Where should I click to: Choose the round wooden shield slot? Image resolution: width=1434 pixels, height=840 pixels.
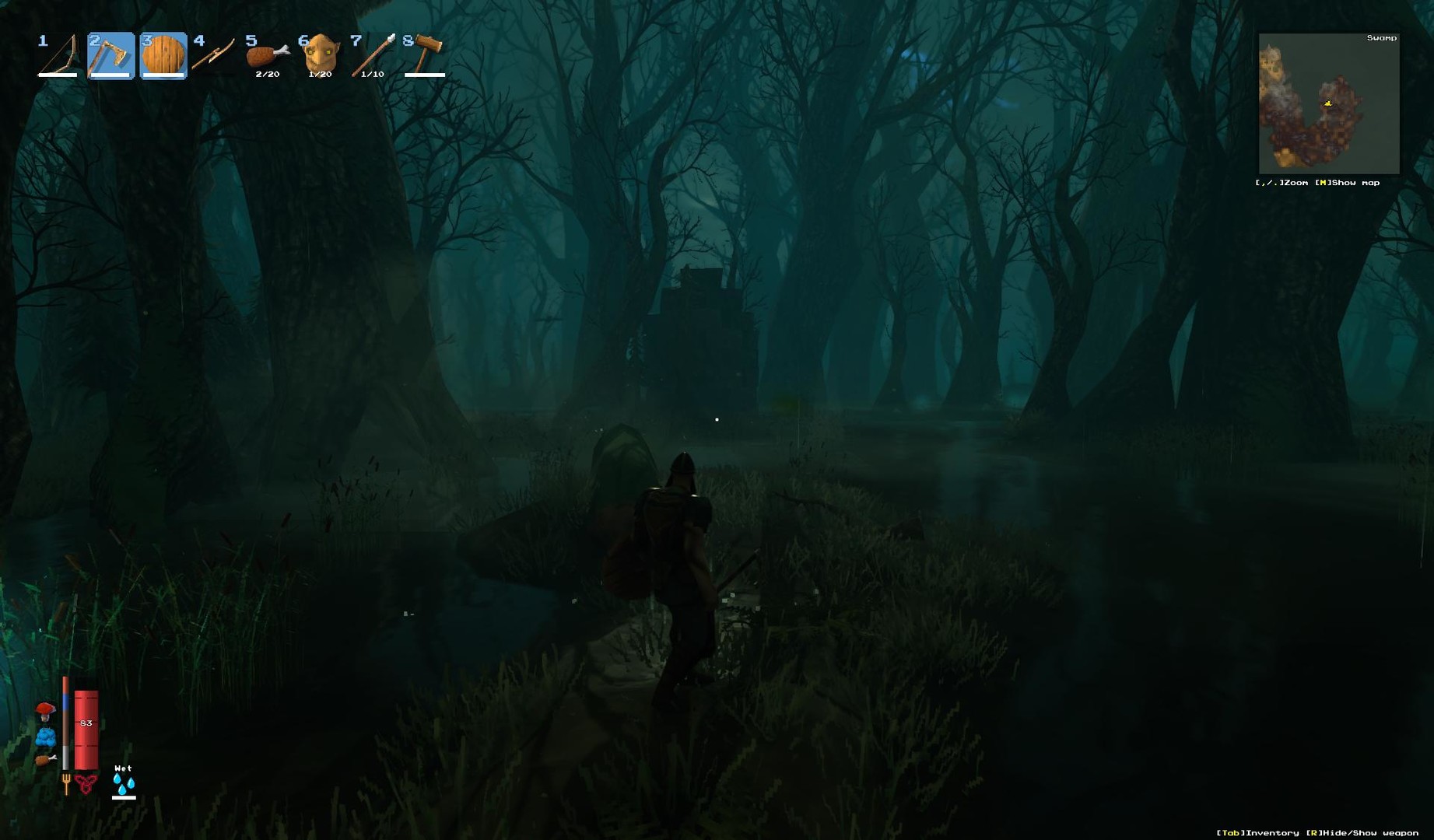coord(163,55)
